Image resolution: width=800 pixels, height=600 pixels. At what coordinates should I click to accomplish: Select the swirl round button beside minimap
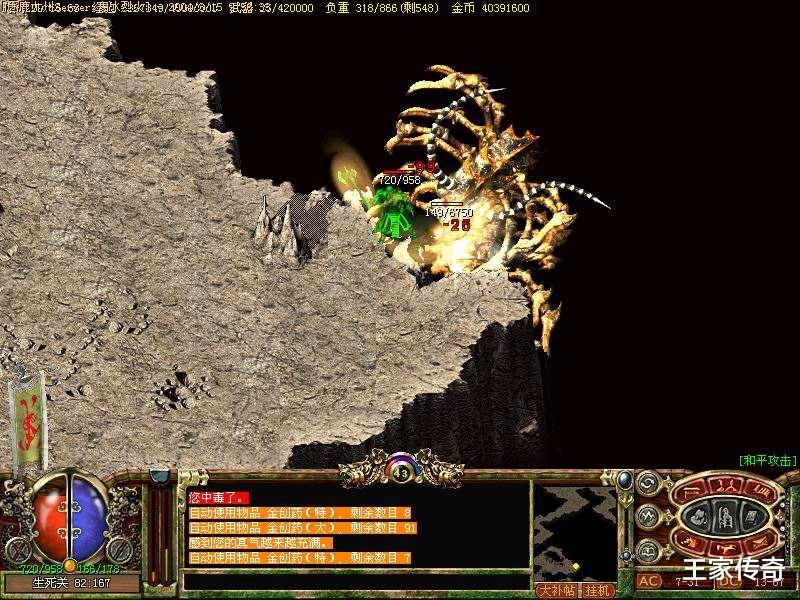coord(647,483)
